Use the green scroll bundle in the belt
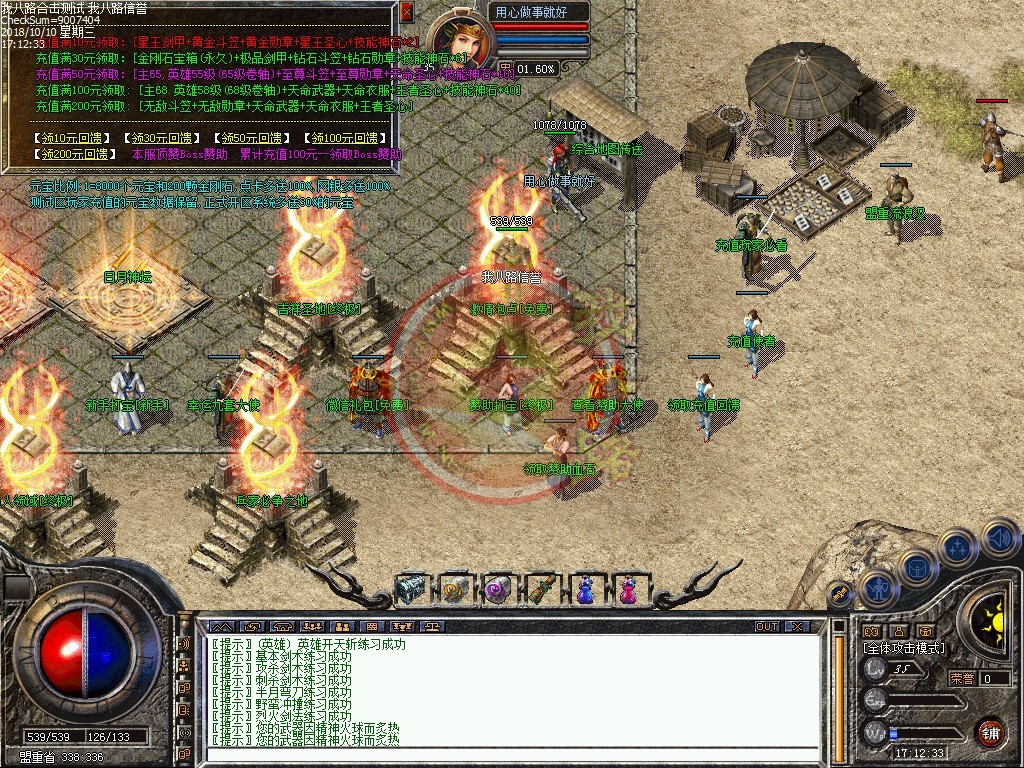The height and width of the screenshot is (768, 1024). tap(541, 589)
